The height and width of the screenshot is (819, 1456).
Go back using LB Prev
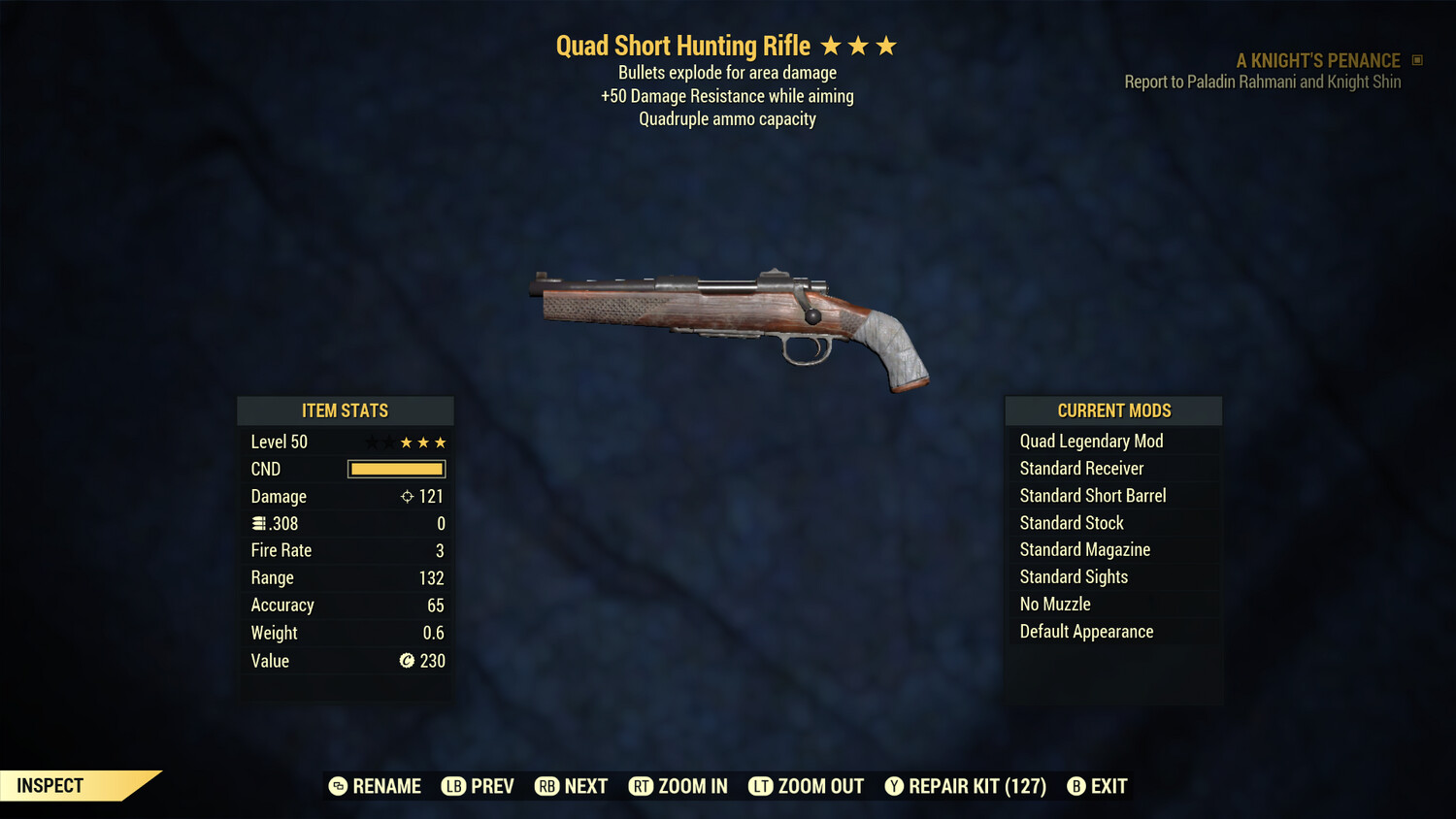click(x=477, y=786)
